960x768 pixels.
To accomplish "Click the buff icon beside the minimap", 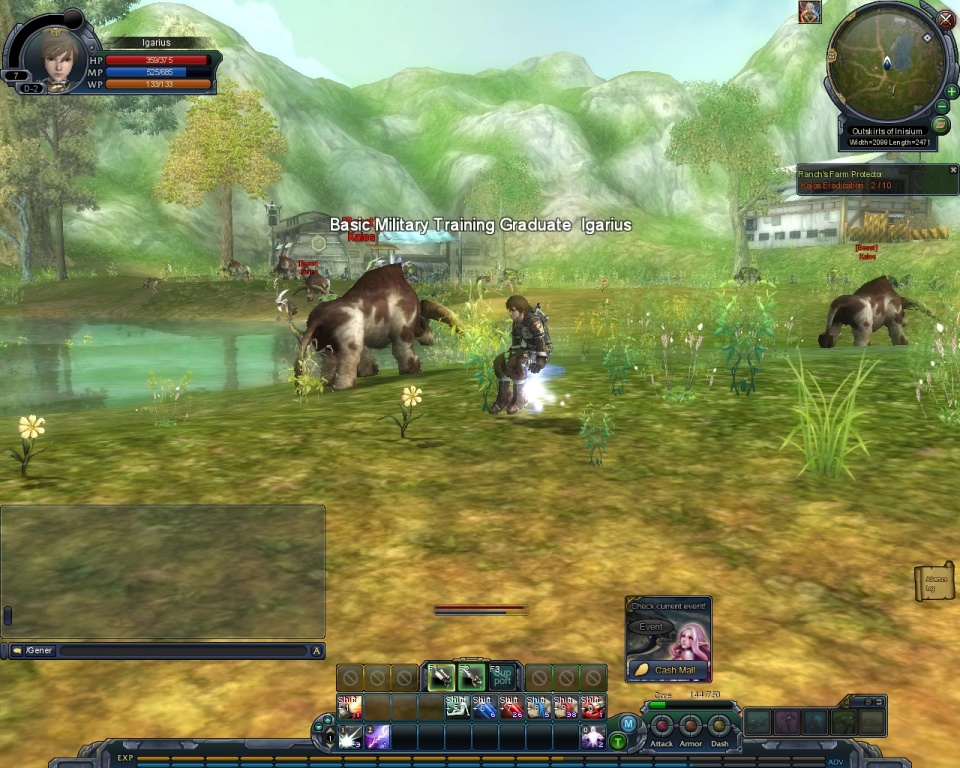I will (809, 12).
